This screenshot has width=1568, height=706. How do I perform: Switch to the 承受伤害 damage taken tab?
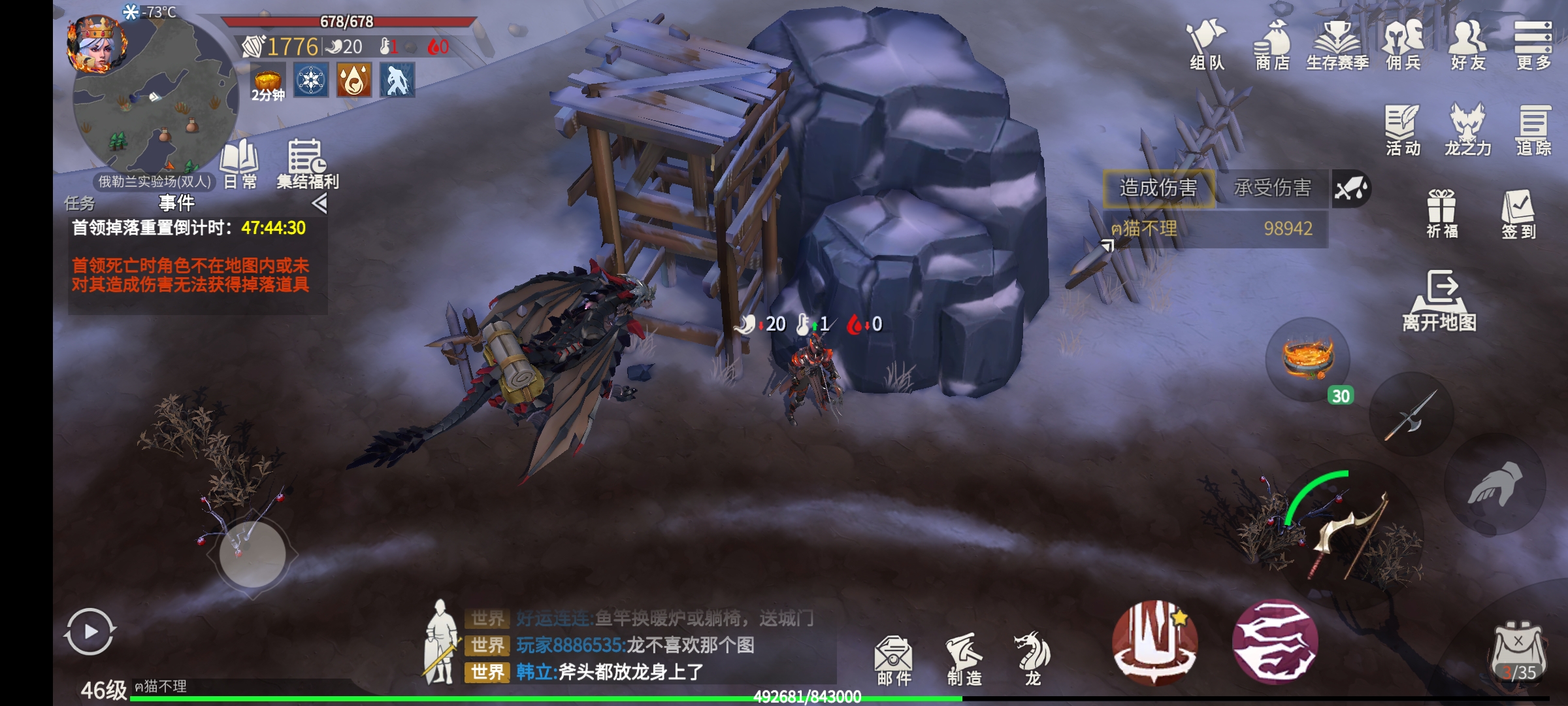coord(1271,188)
